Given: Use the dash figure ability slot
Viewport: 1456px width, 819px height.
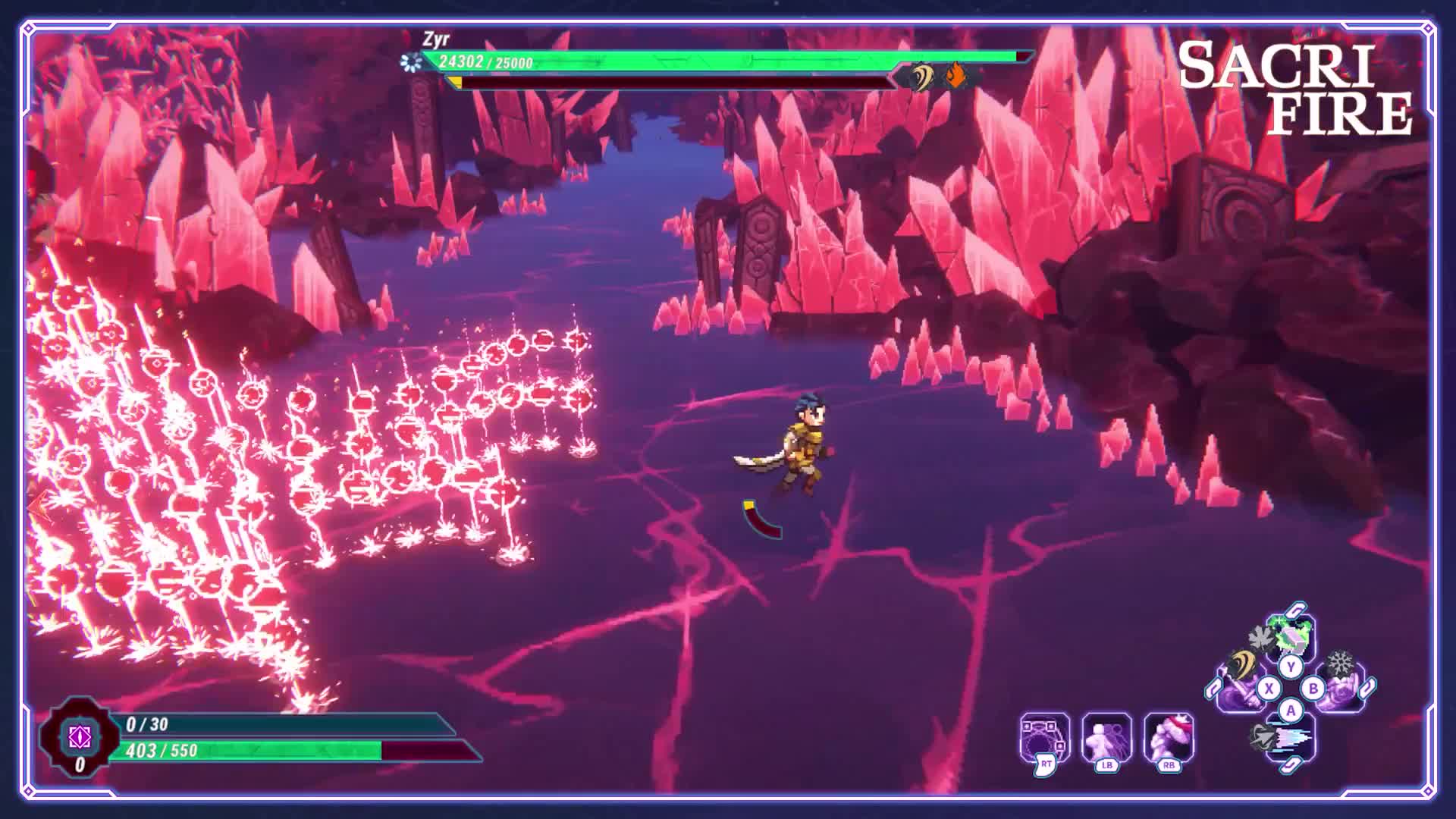Looking at the screenshot, I should [x=1106, y=736].
